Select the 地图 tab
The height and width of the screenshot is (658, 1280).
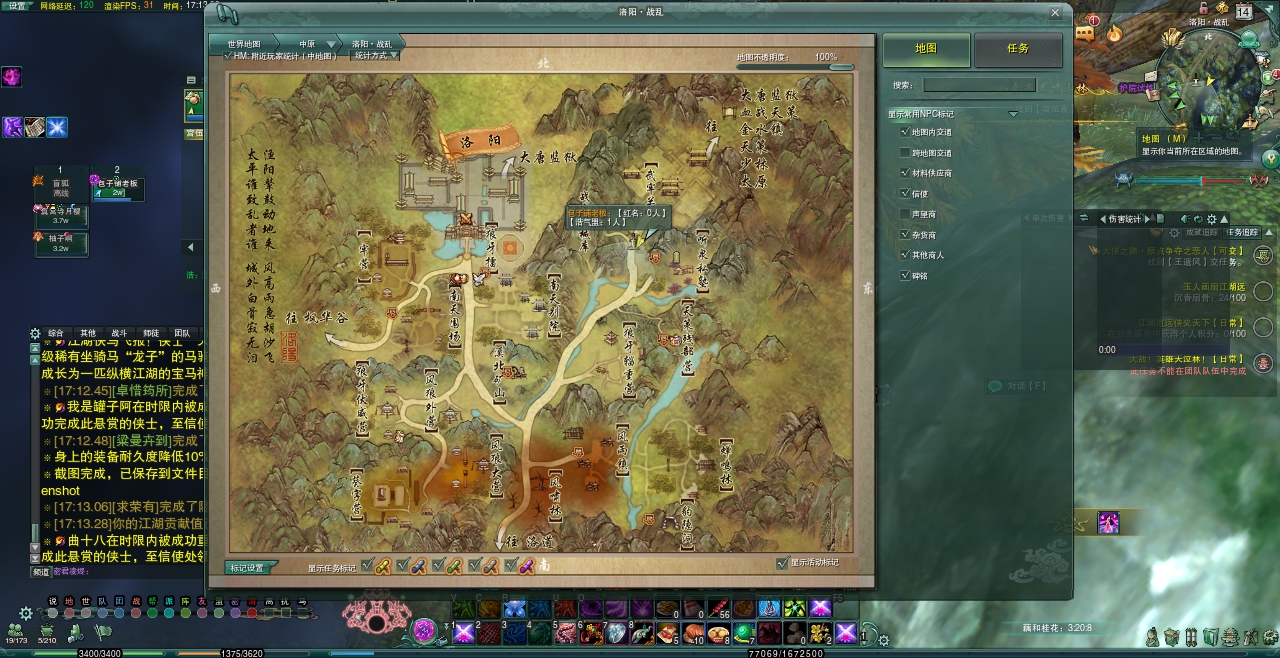coord(926,49)
